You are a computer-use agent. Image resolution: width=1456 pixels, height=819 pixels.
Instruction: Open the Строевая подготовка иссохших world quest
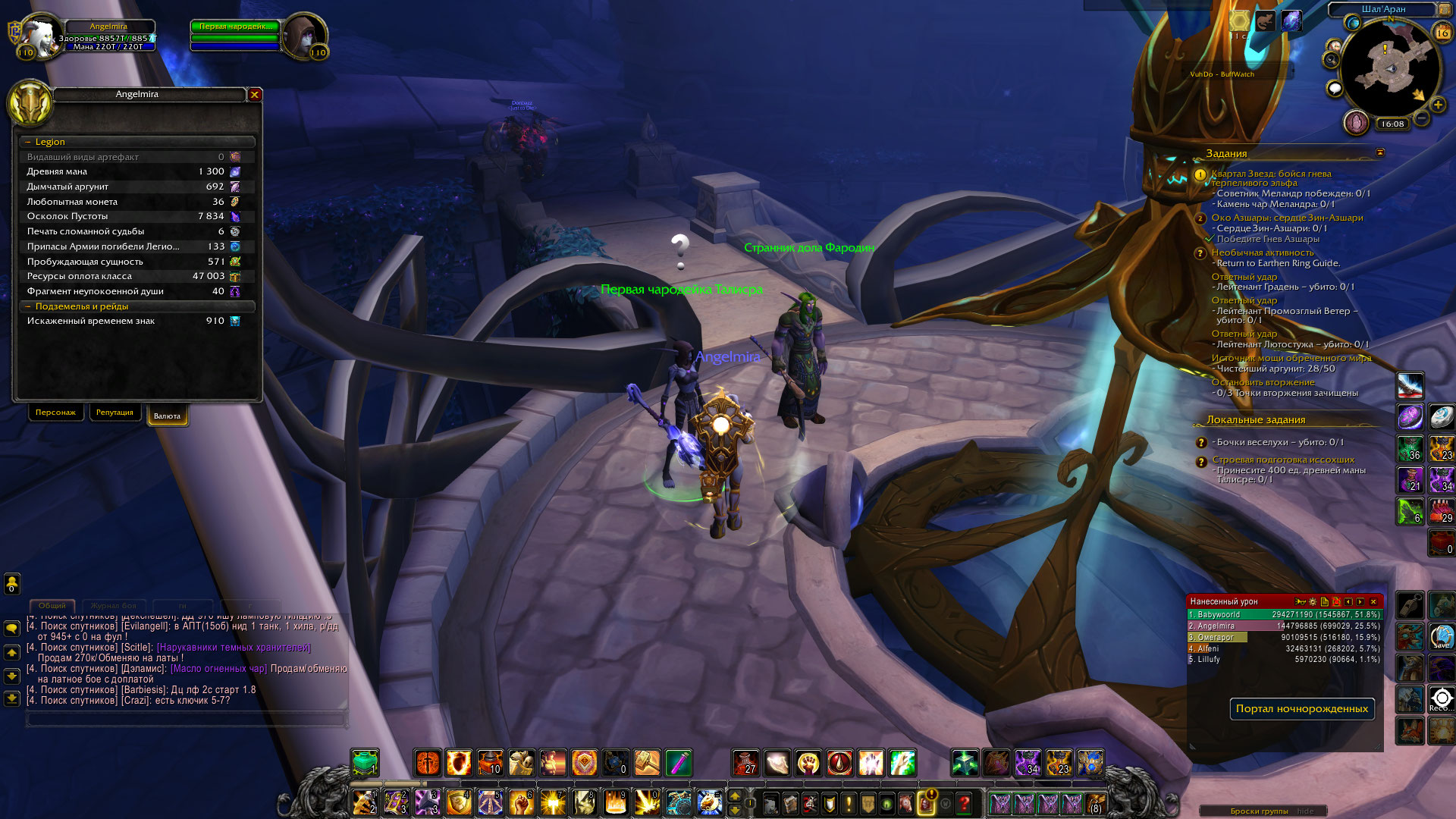point(1283,460)
